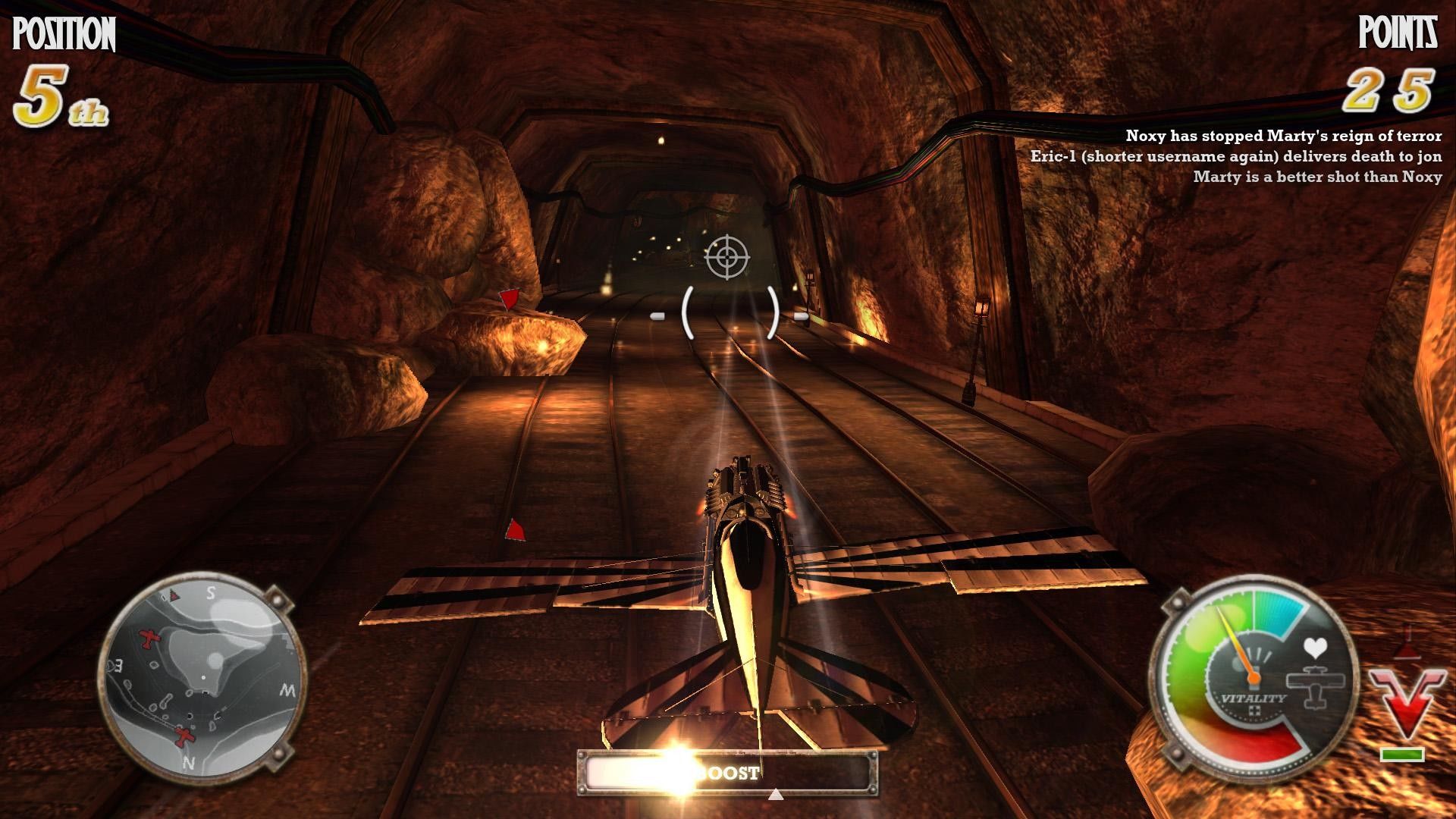Click the white heart icon on the gauge

pos(1314,648)
